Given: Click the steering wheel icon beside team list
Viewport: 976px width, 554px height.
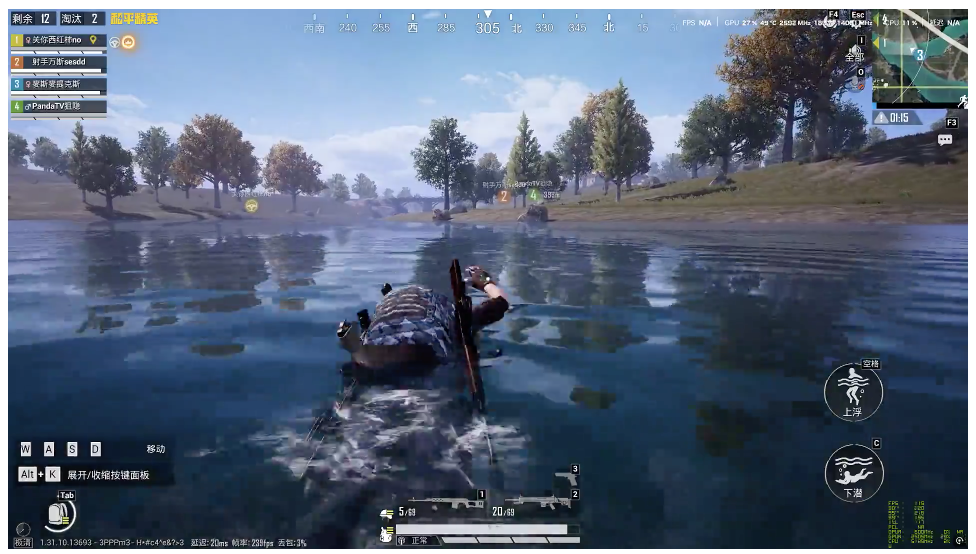Looking at the screenshot, I should pyautogui.click(x=115, y=42).
